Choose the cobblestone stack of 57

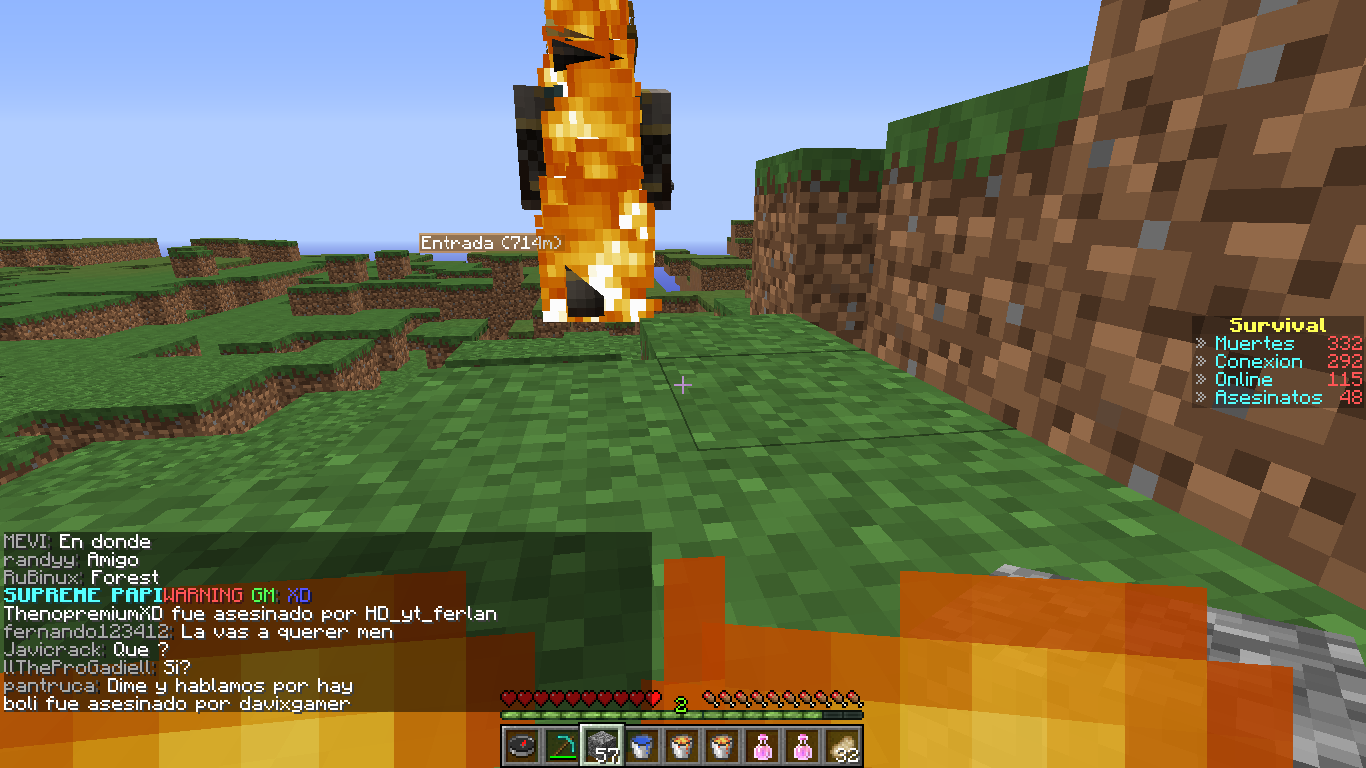[x=602, y=745]
